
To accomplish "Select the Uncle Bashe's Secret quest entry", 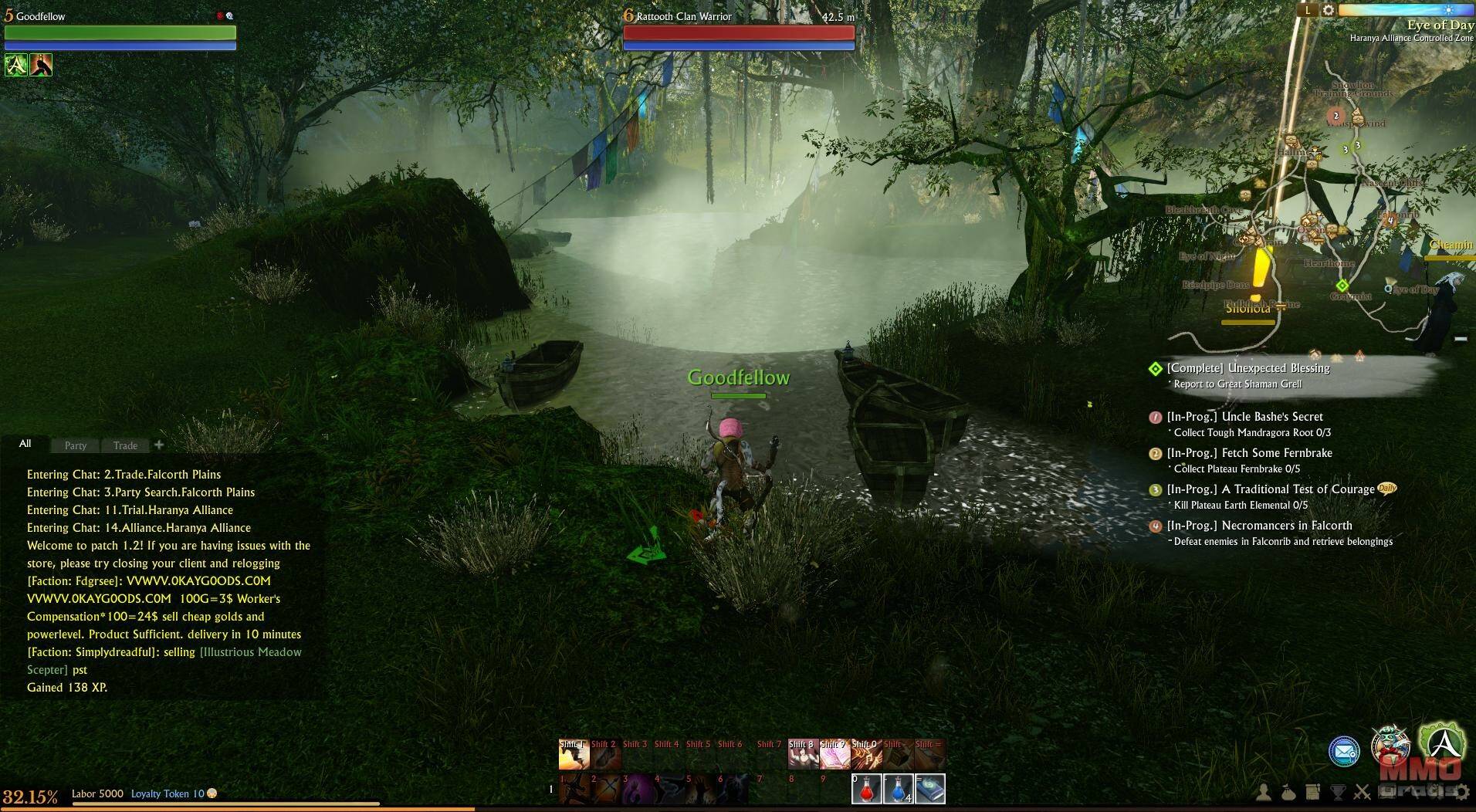I will [1244, 417].
